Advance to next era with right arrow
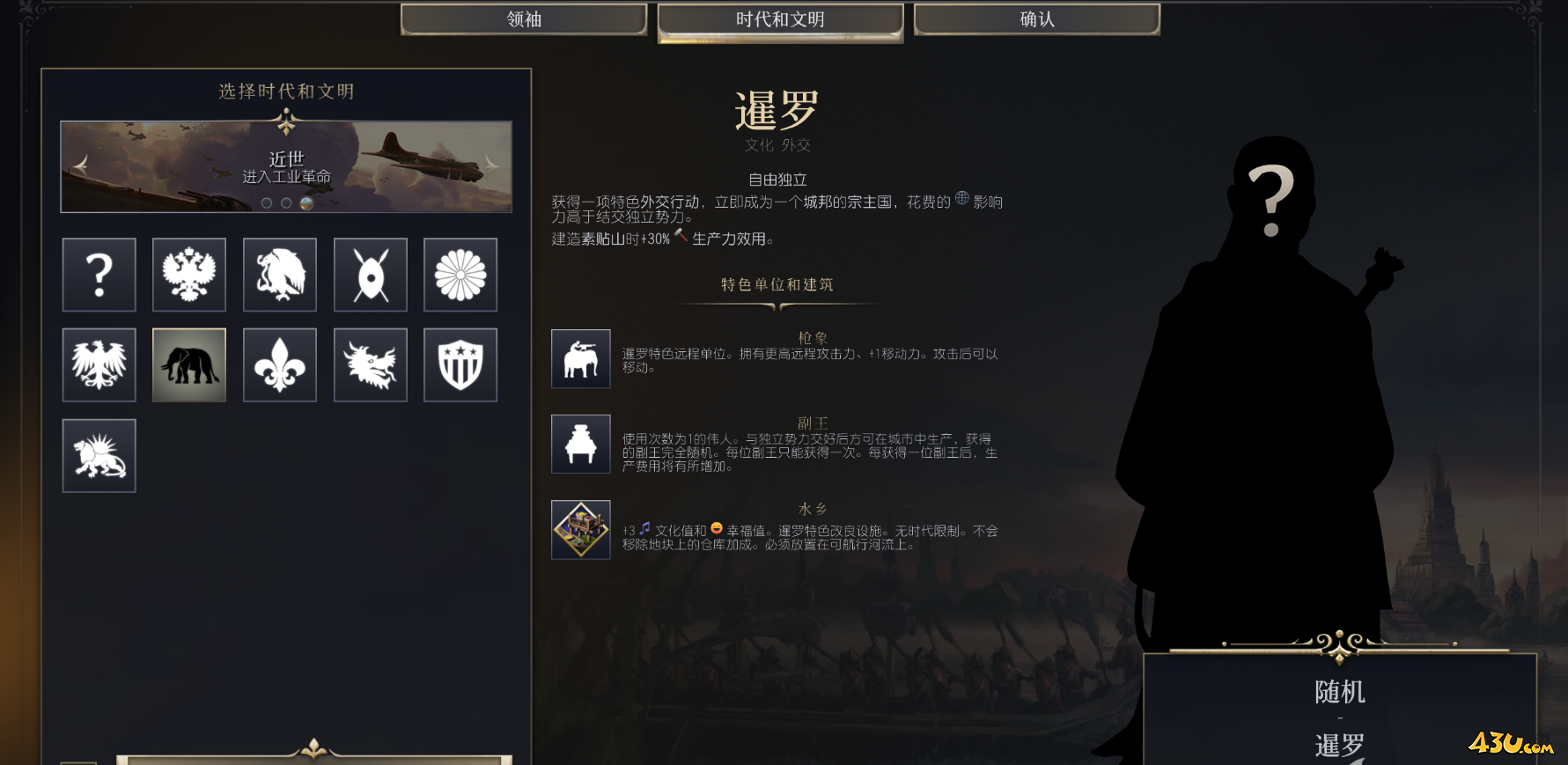This screenshot has width=1568, height=765. [x=491, y=165]
